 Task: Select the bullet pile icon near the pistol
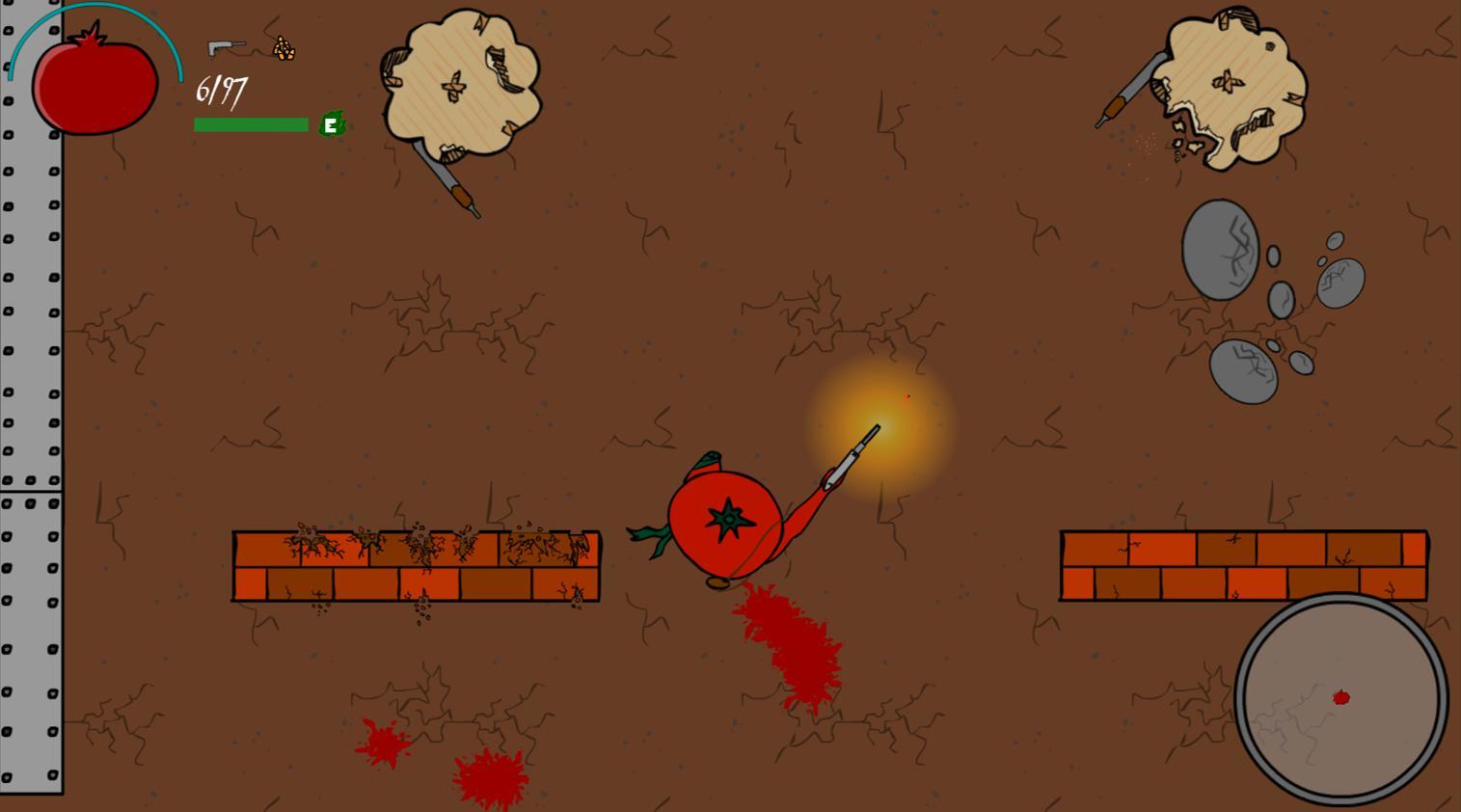tap(284, 46)
